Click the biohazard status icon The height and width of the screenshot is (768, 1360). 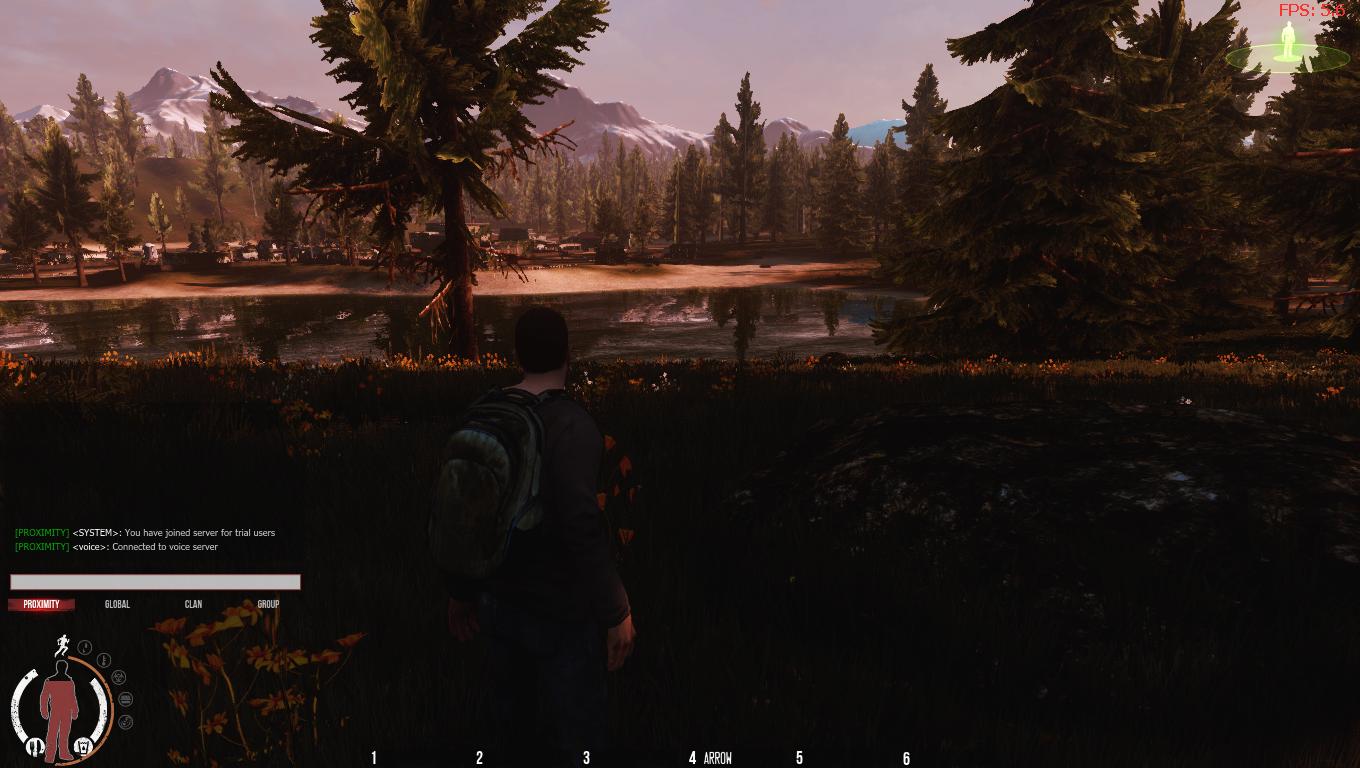tap(119, 677)
